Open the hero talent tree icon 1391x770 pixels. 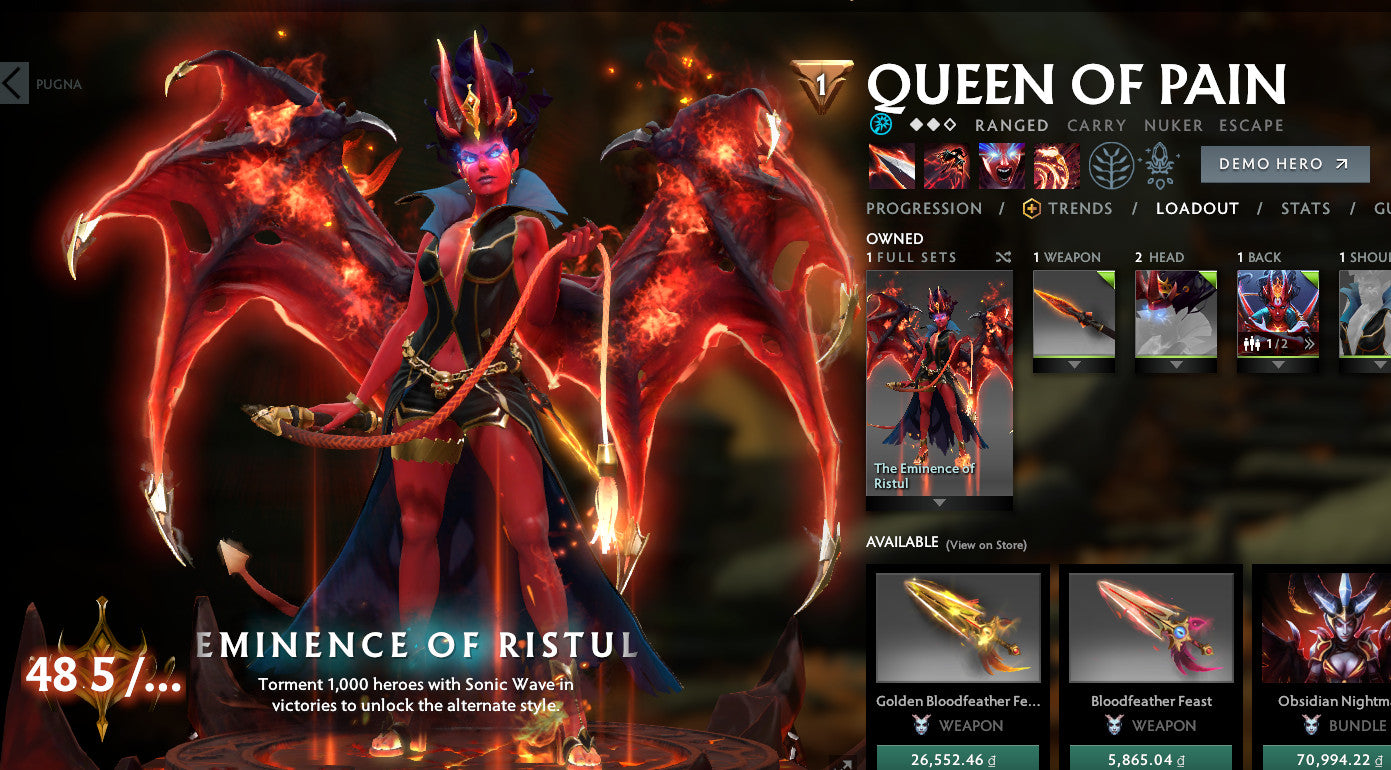coord(1113,165)
